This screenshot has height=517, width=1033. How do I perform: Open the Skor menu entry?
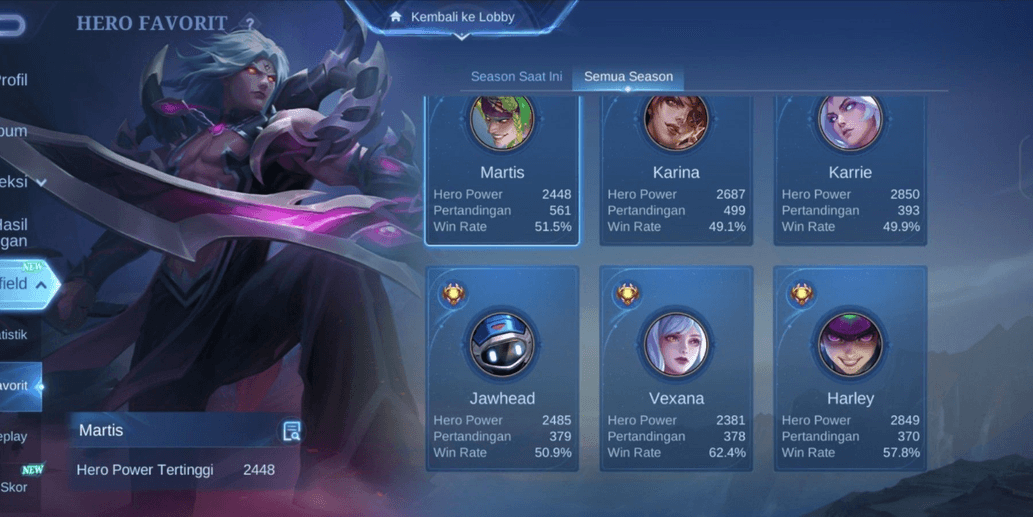pyautogui.click(x=14, y=487)
